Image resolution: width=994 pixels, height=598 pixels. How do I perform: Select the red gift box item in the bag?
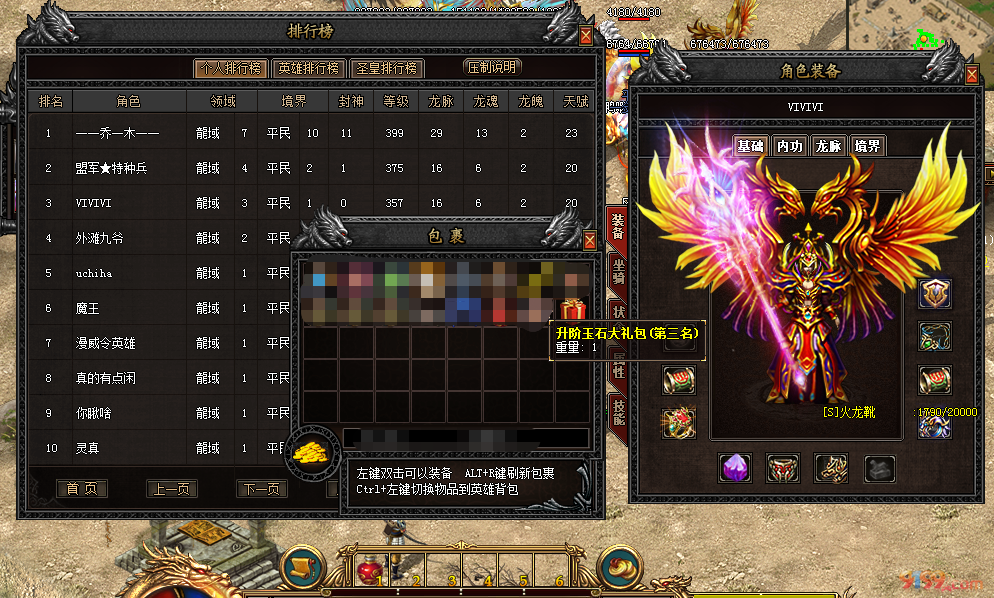(573, 309)
